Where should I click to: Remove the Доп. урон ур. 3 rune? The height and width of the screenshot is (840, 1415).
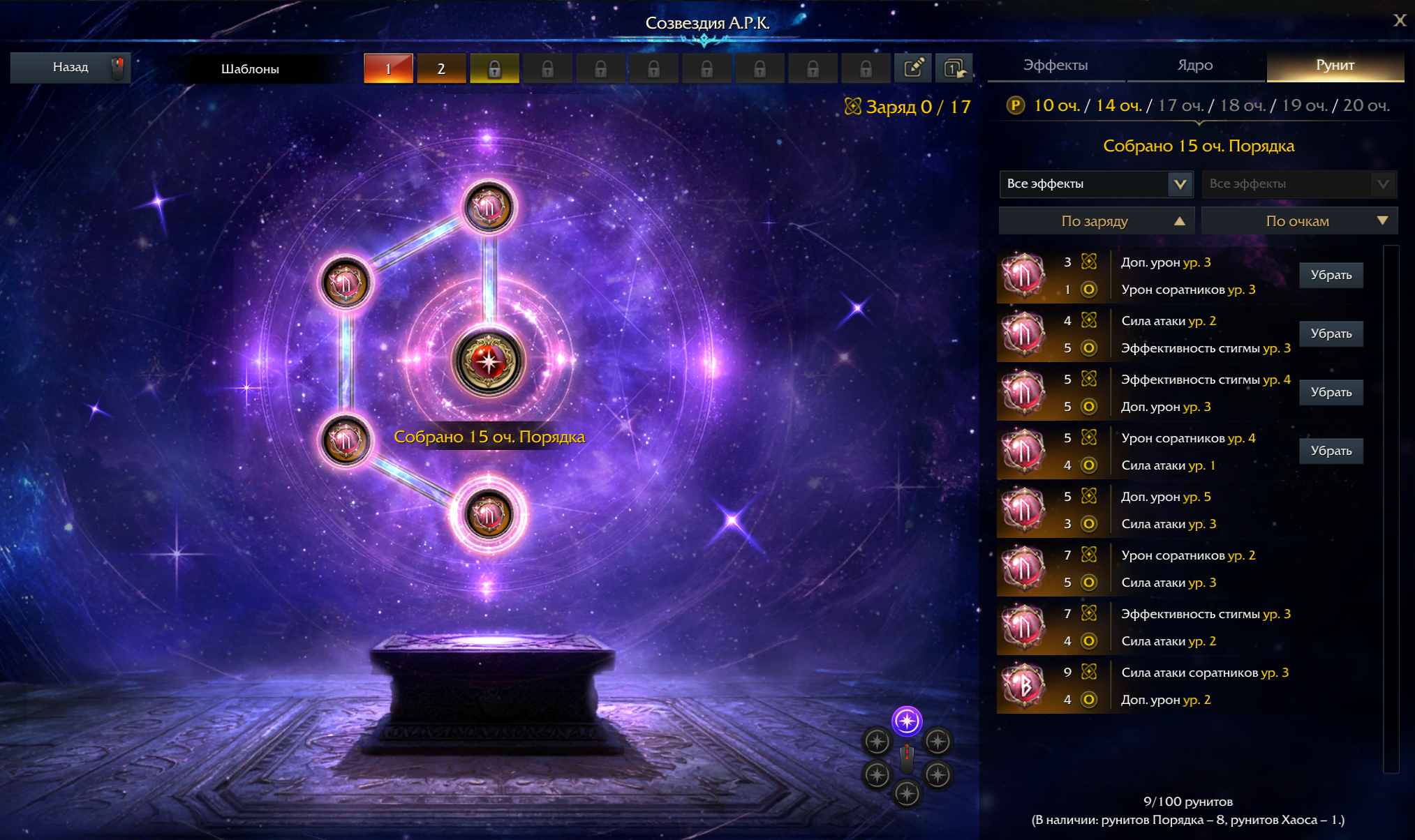[x=1331, y=275]
